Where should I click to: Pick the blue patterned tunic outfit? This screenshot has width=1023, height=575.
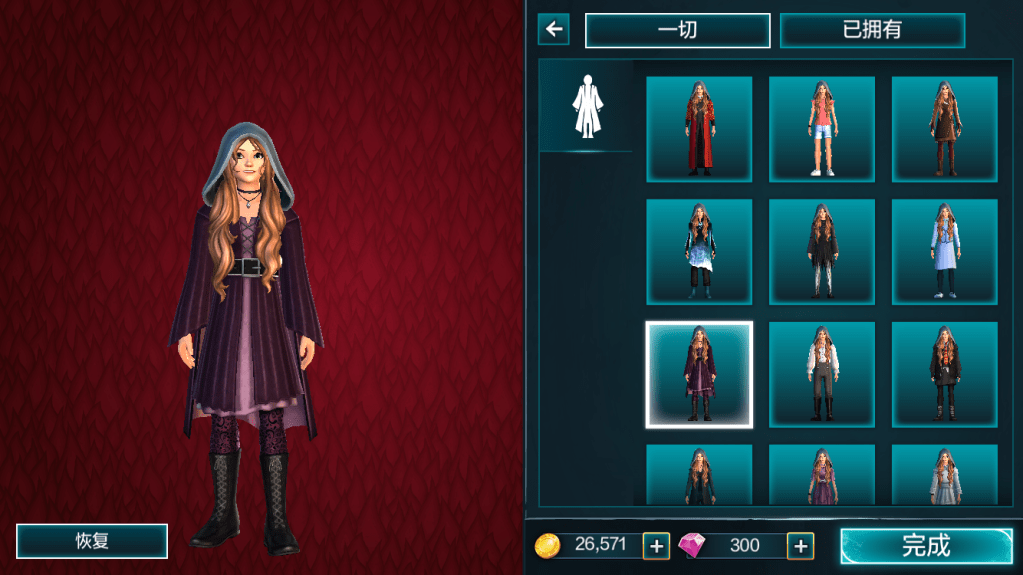coord(699,252)
